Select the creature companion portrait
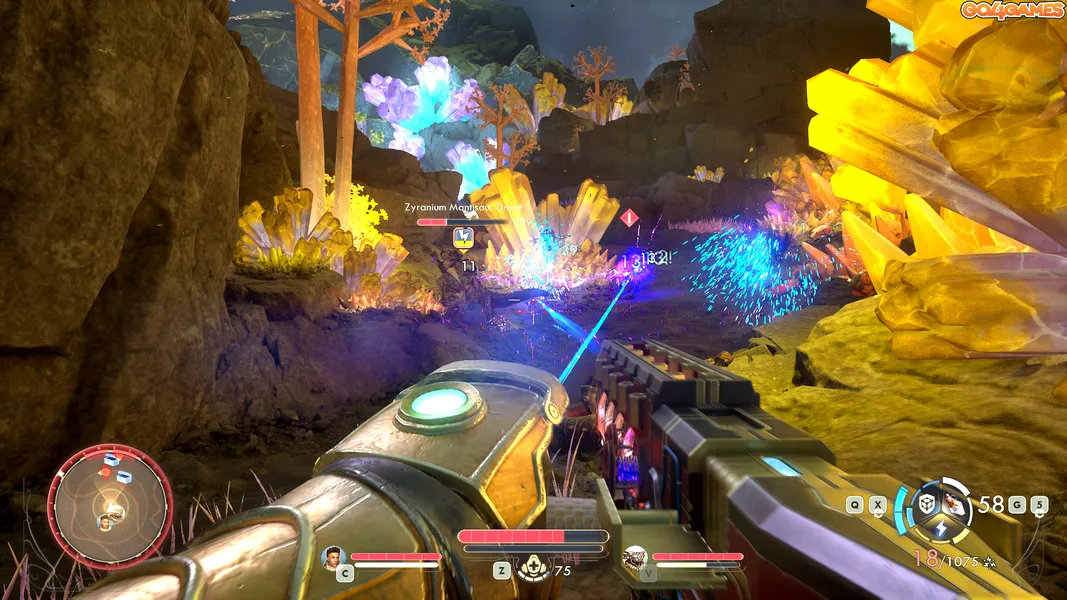This screenshot has width=1067, height=600. coord(633,557)
